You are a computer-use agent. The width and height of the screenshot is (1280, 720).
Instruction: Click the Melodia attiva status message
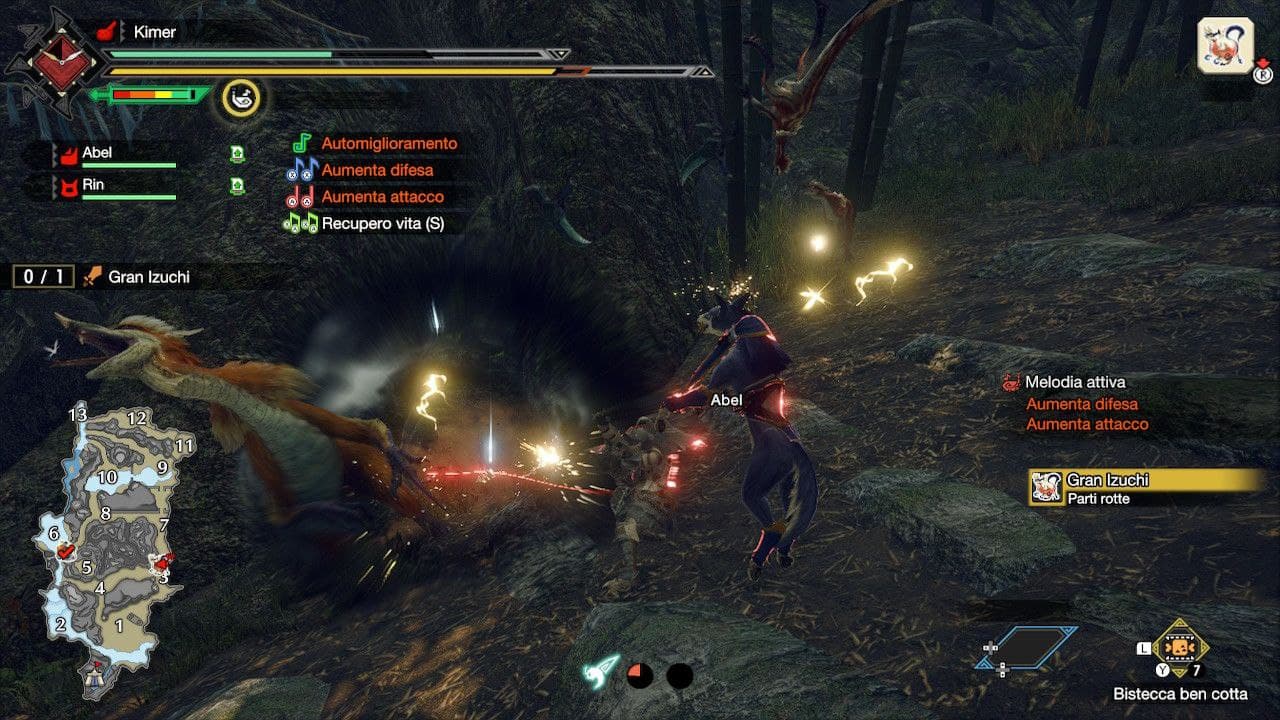[x=1075, y=382]
